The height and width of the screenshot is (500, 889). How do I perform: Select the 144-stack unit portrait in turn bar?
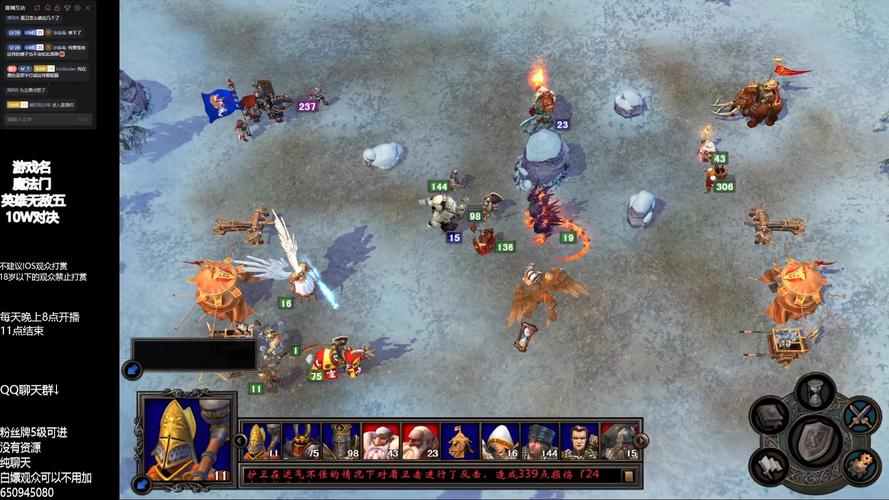click(540, 441)
